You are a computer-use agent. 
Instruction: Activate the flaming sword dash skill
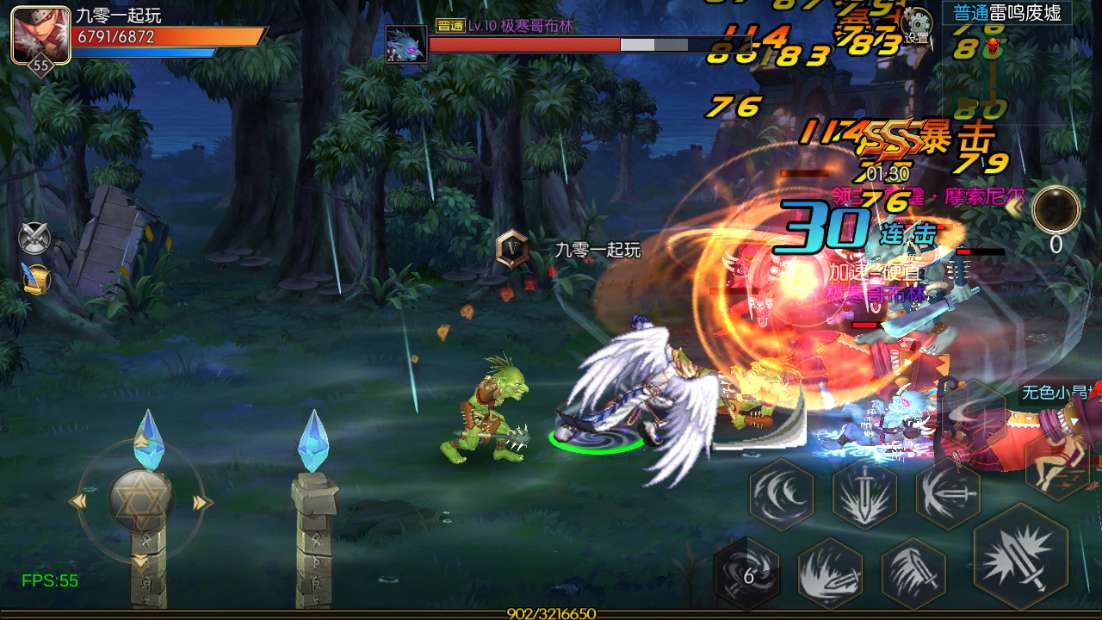pyautogui.click(x=830, y=573)
